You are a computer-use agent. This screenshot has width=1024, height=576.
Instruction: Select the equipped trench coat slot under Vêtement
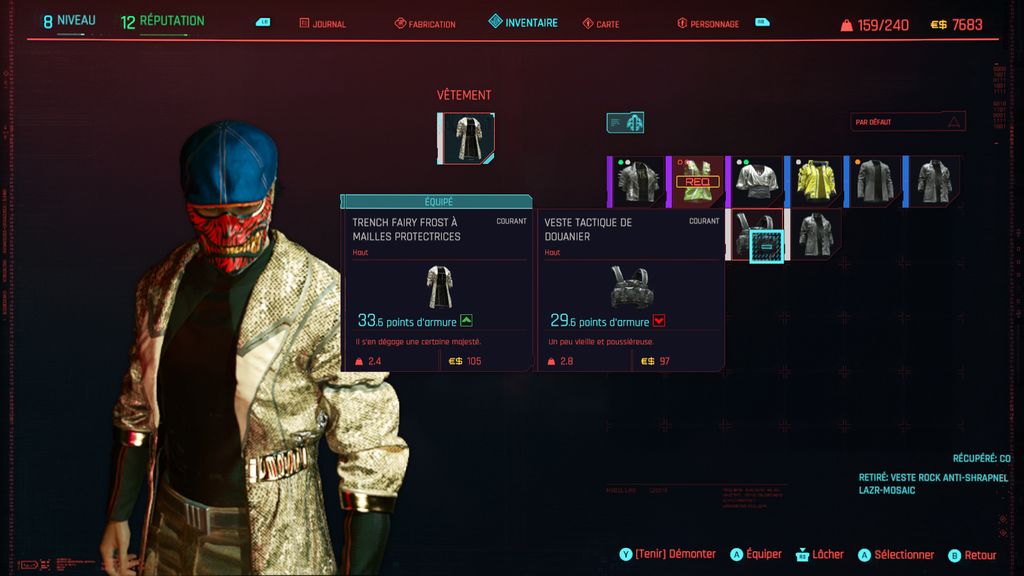pyautogui.click(x=466, y=138)
